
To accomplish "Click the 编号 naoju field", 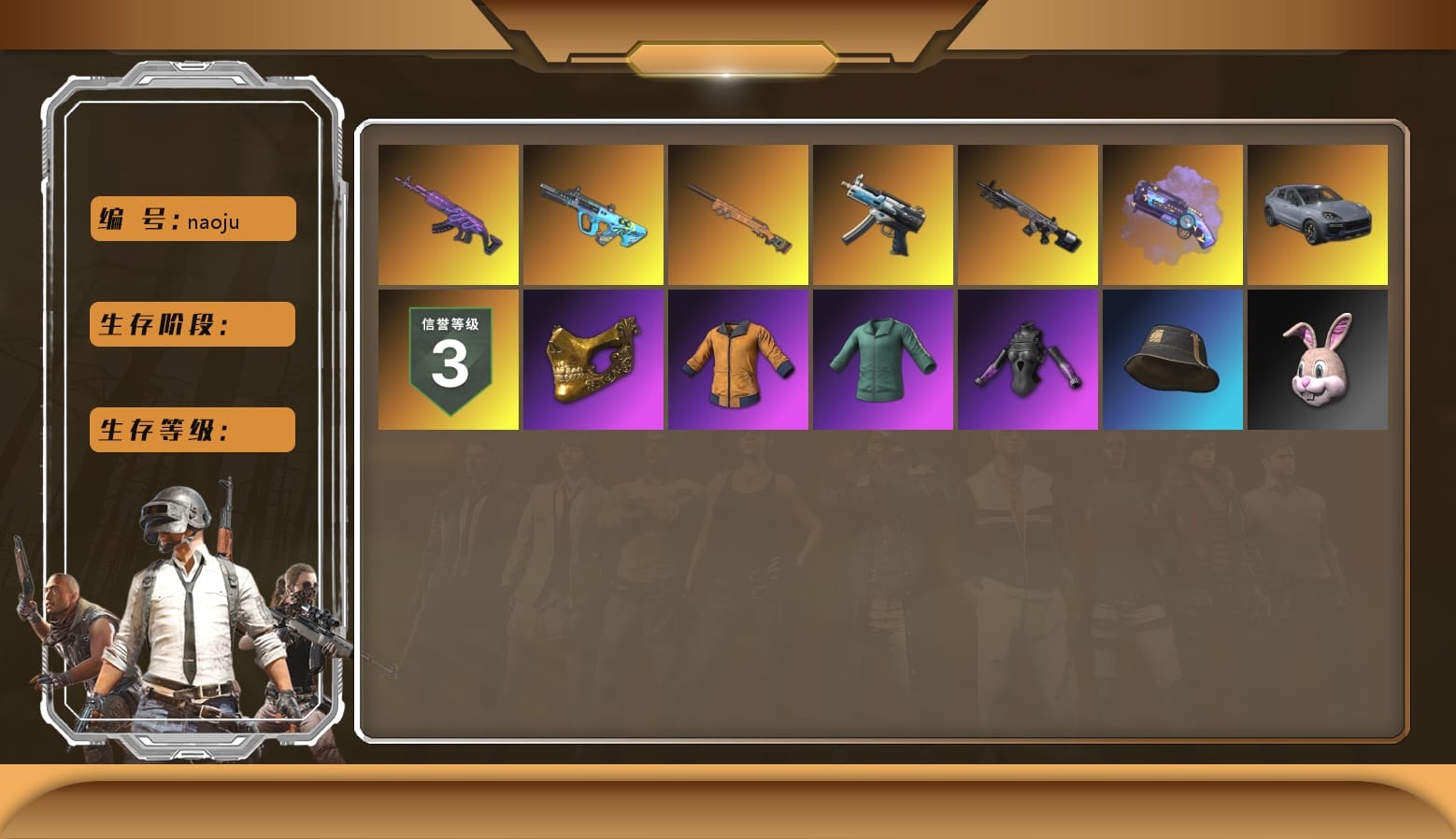I will [192, 219].
